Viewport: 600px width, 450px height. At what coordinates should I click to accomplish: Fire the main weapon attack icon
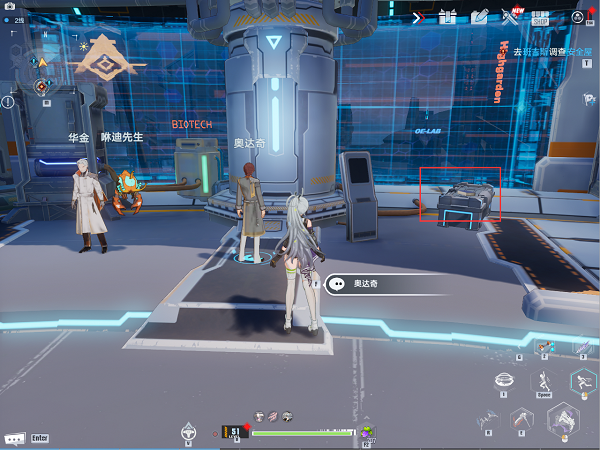(x=563, y=419)
